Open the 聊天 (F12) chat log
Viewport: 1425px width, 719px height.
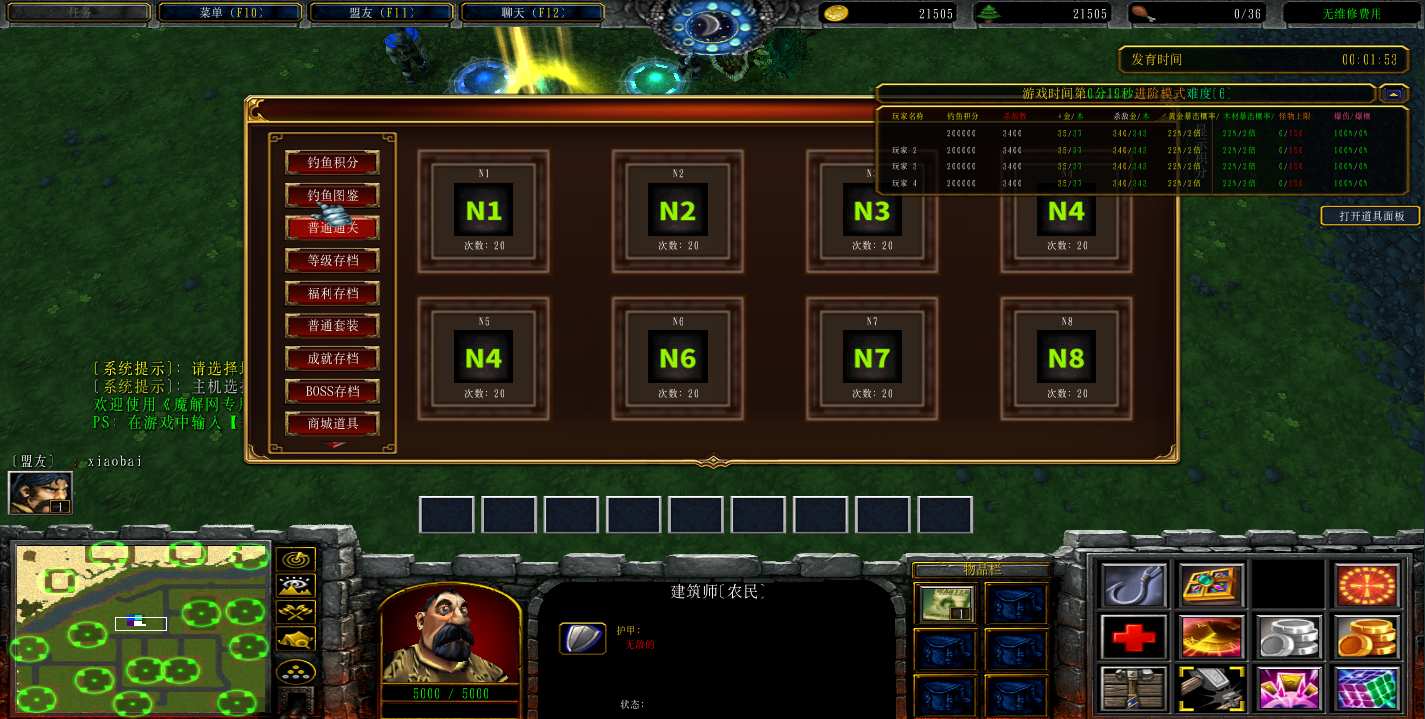tap(533, 13)
